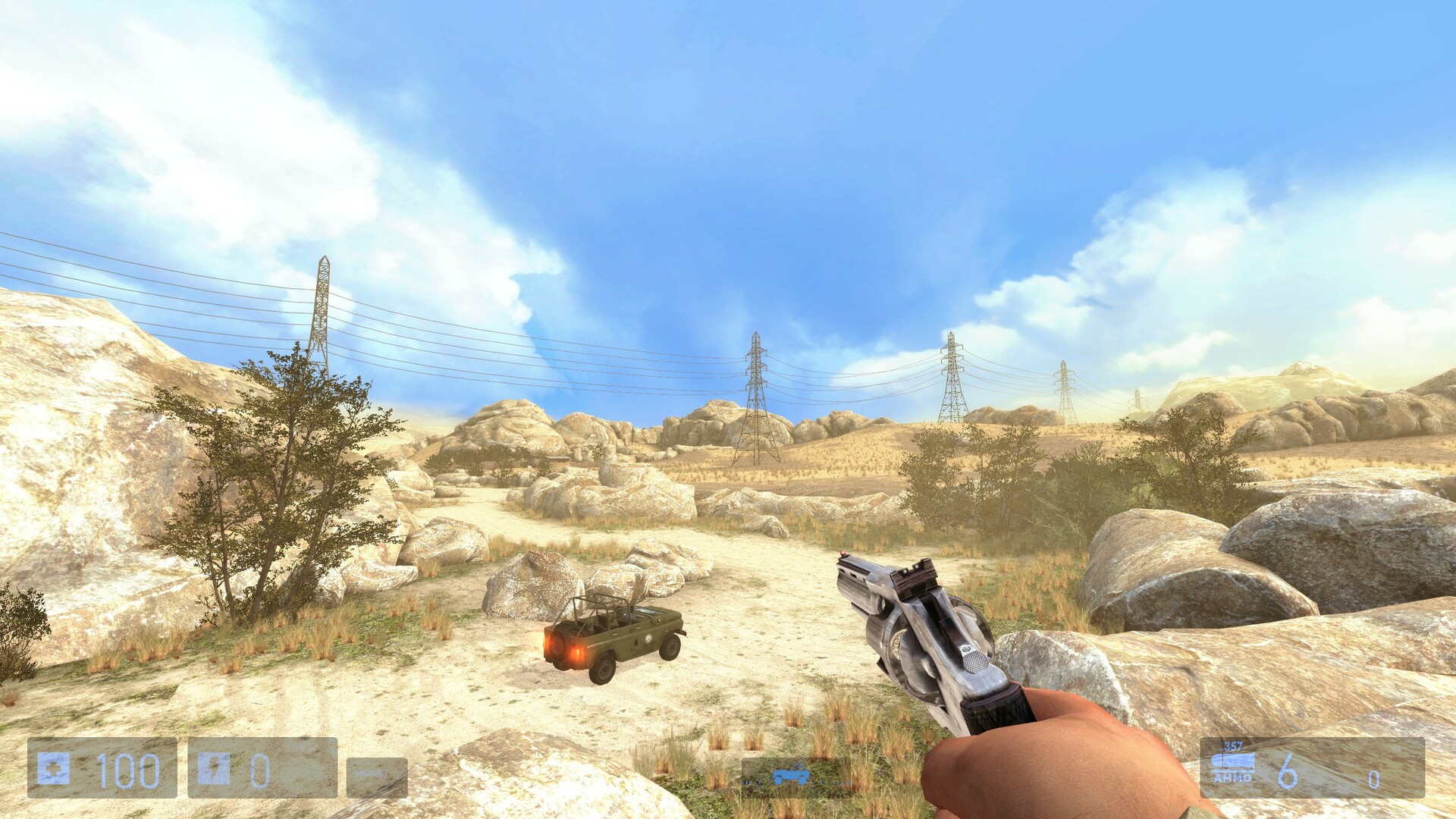Click the health cross icon on the HUD
Screen dimensions: 1456x819
[x=55, y=769]
